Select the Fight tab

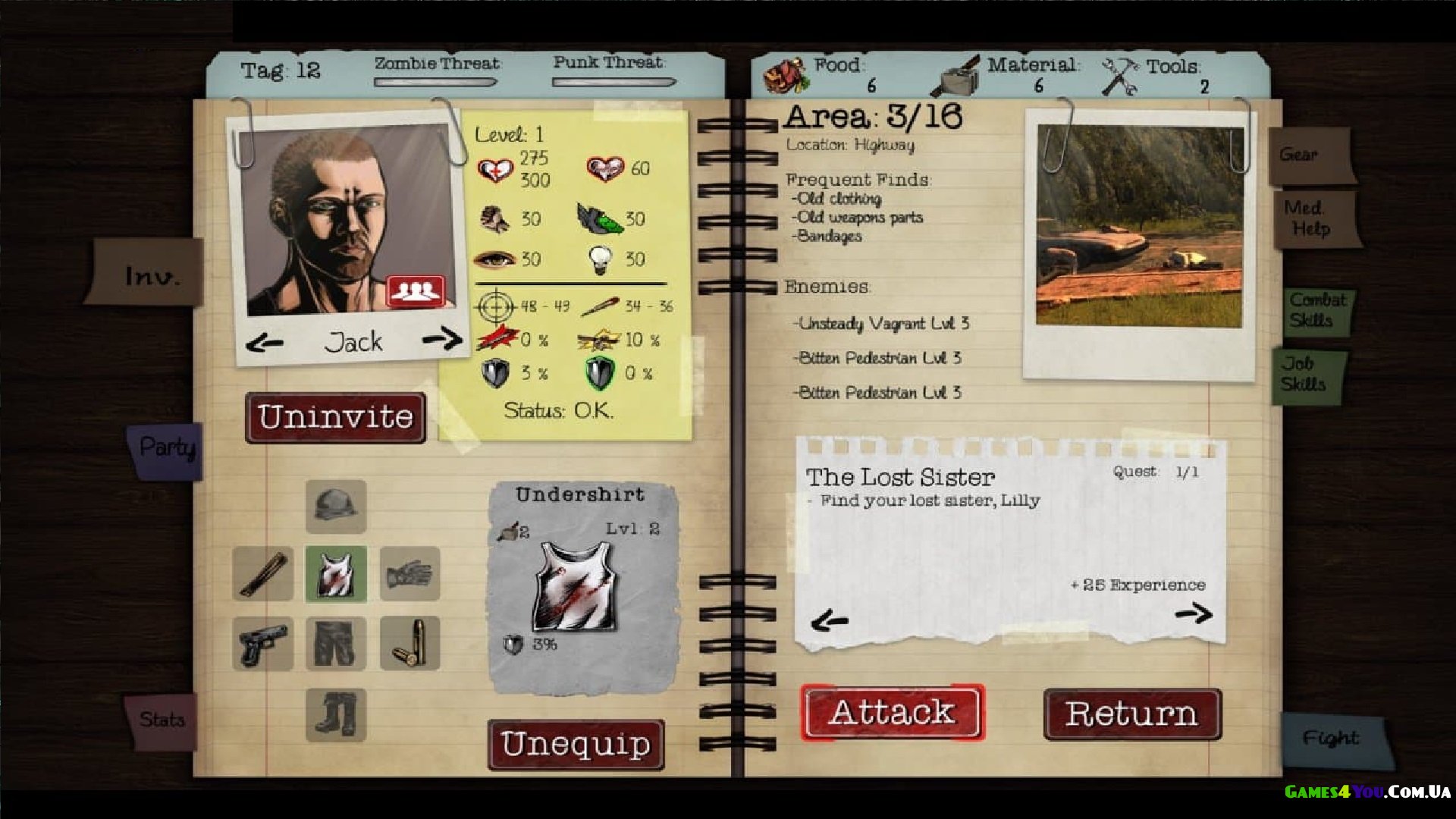[x=1332, y=738]
